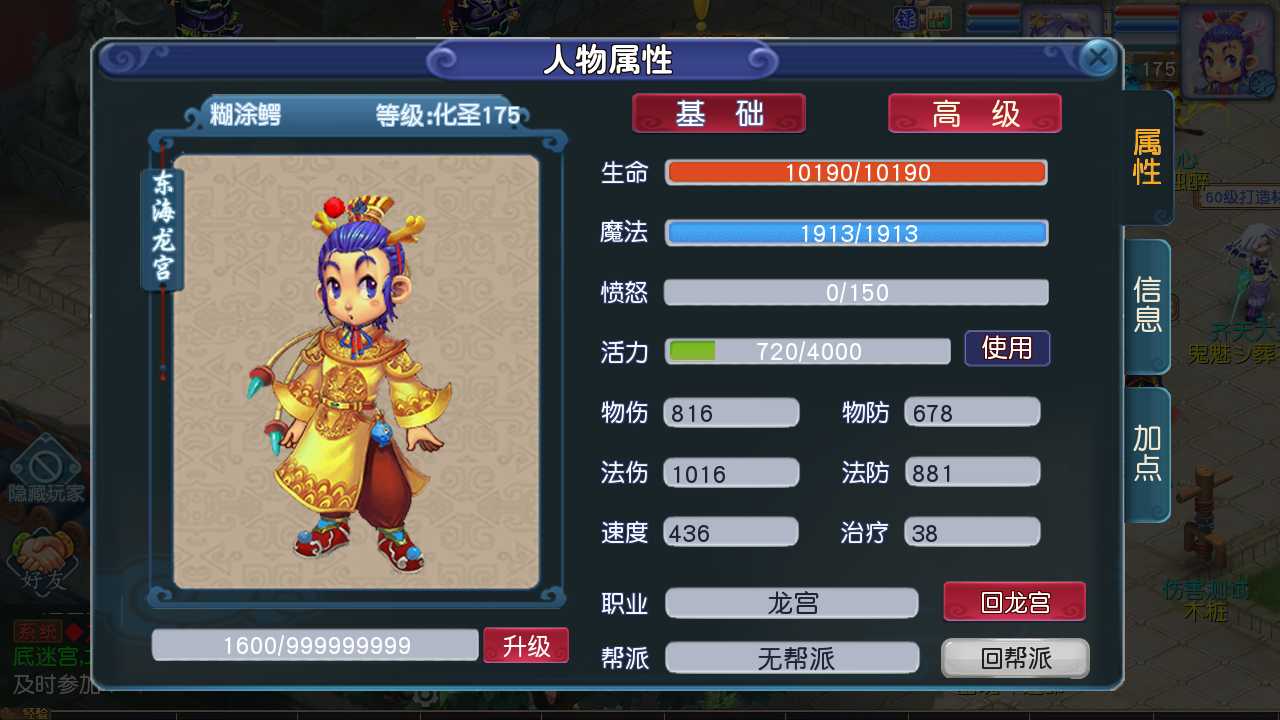The height and width of the screenshot is (720, 1280).
Task: Switch to the 信息 info tab
Action: click(1146, 305)
